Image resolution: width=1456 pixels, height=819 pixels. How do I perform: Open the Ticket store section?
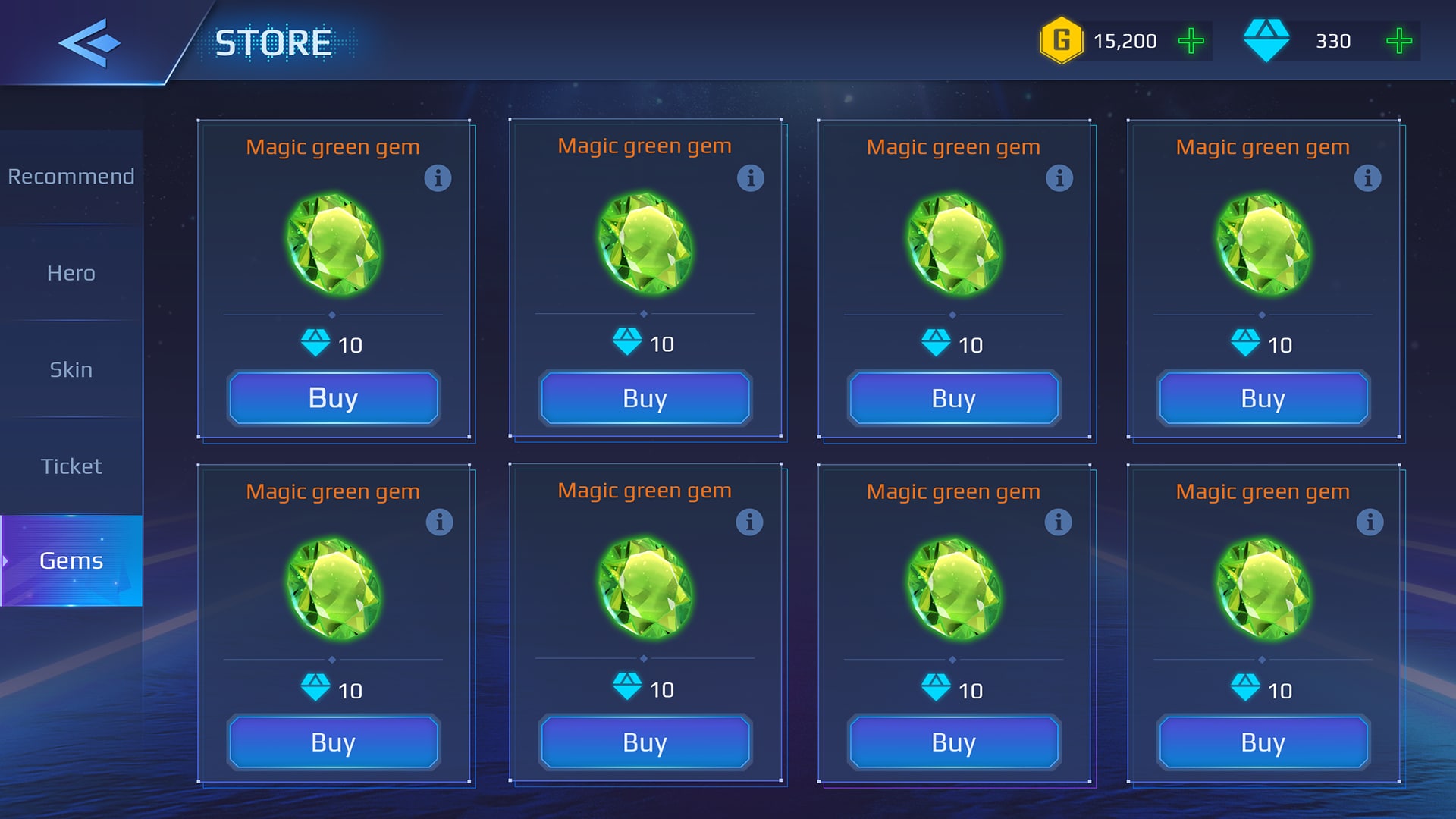[71, 466]
